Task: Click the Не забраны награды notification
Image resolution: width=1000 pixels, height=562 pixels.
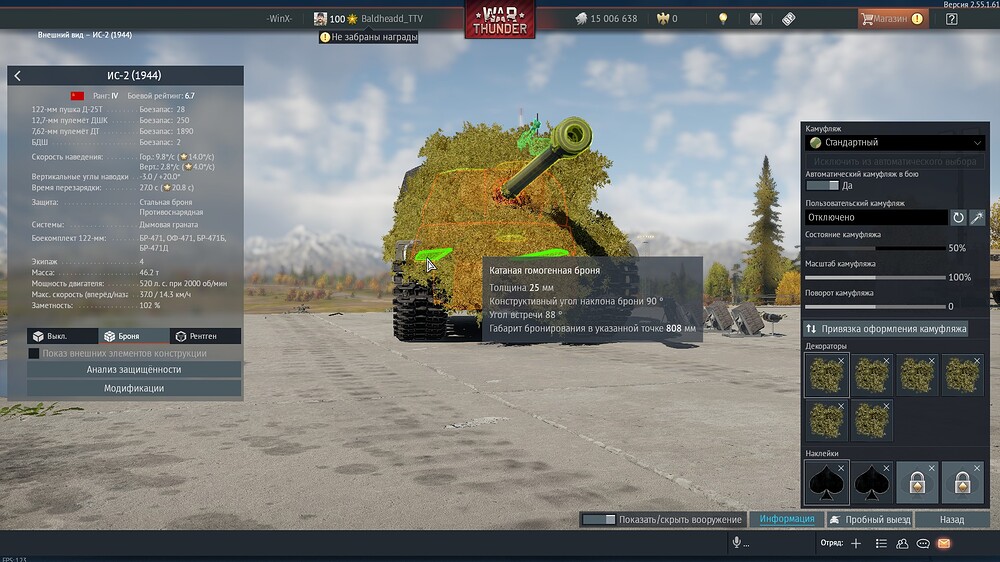Action: 369,37
